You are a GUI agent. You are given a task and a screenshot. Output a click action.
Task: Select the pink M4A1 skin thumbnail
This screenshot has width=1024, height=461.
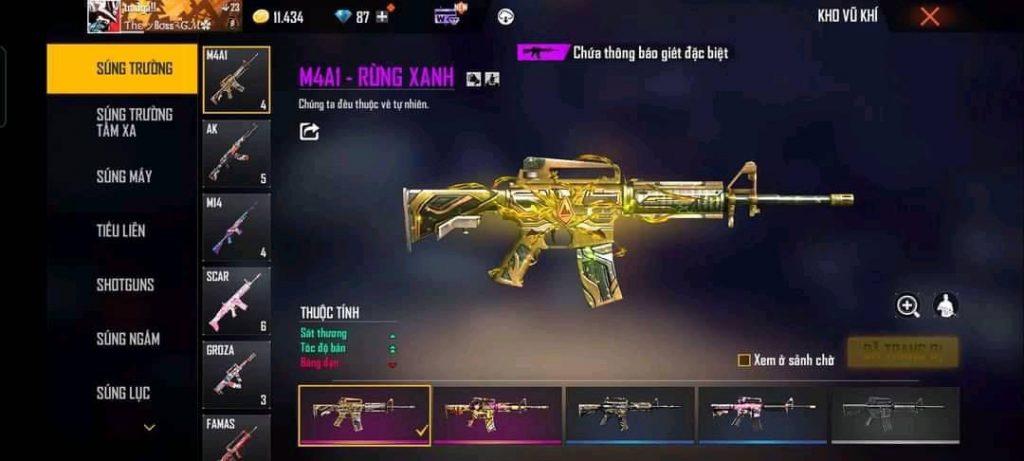coord(761,415)
